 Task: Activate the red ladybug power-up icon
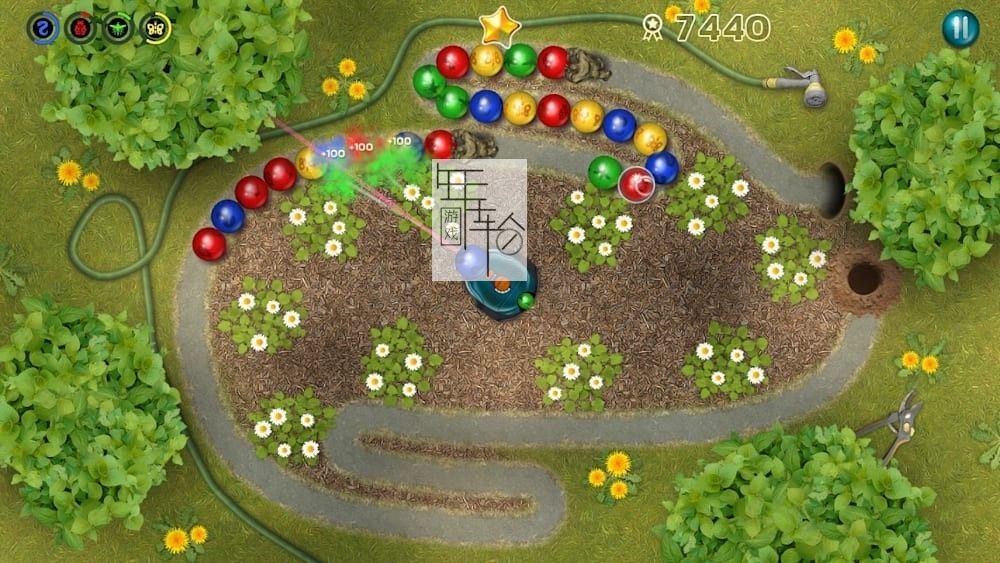[80, 28]
